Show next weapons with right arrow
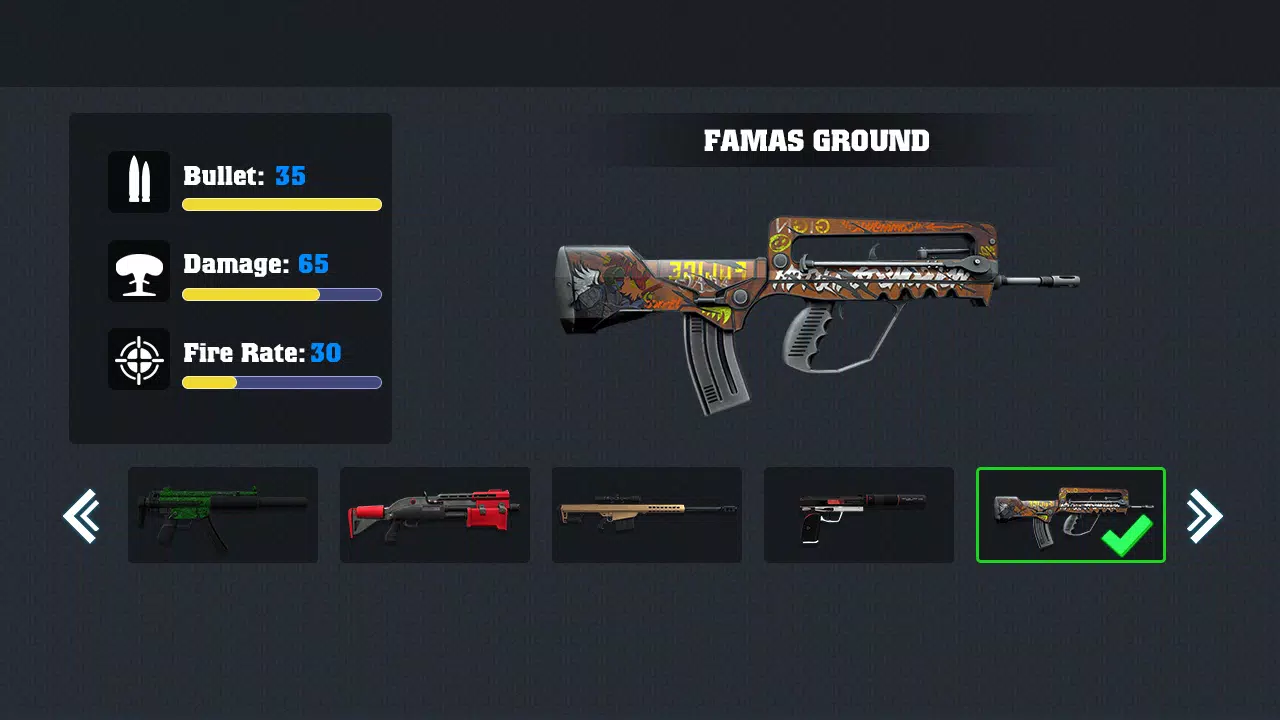The image size is (1280, 720). tap(1203, 516)
